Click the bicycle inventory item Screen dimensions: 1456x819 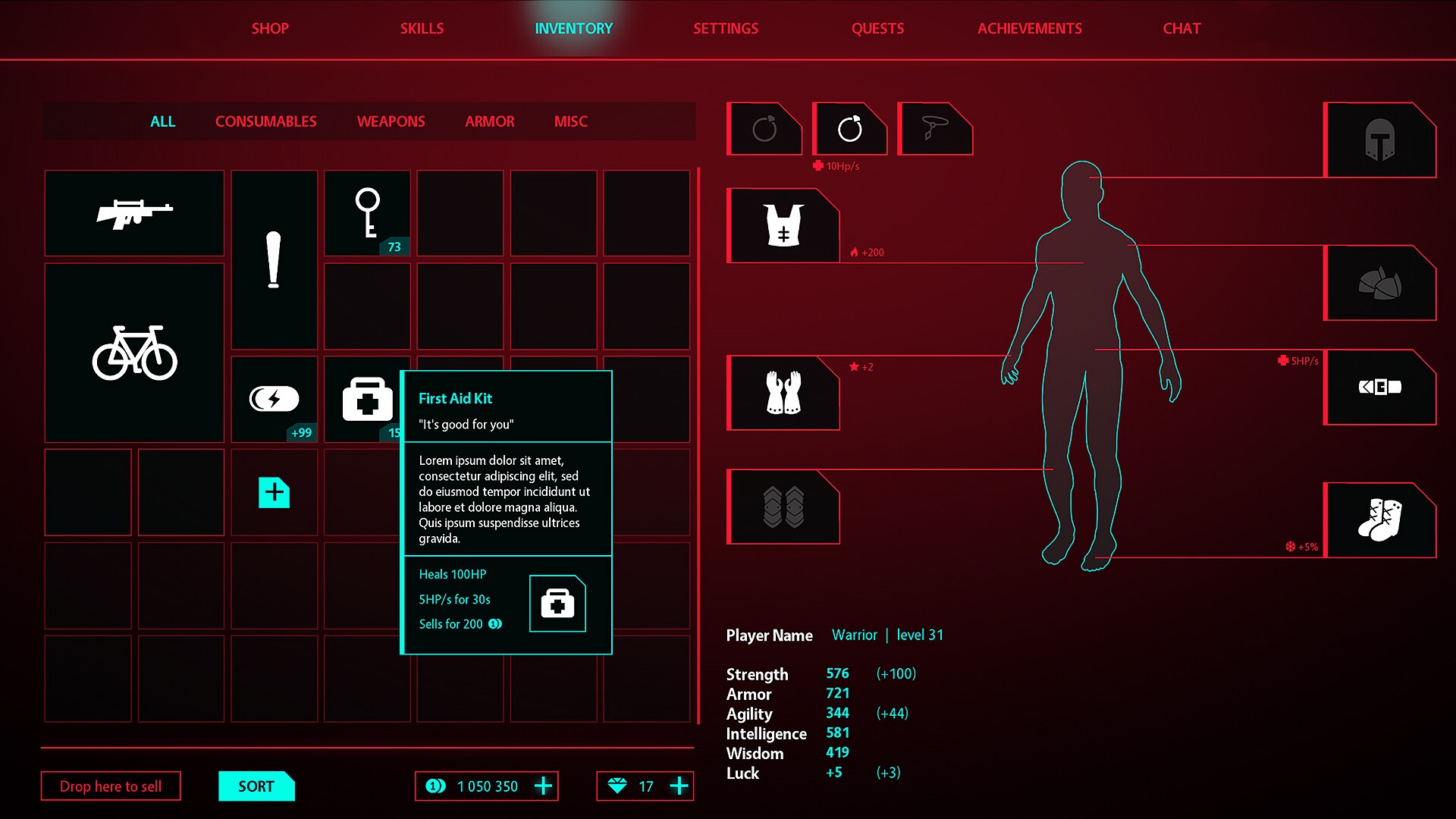(x=133, y=353)
